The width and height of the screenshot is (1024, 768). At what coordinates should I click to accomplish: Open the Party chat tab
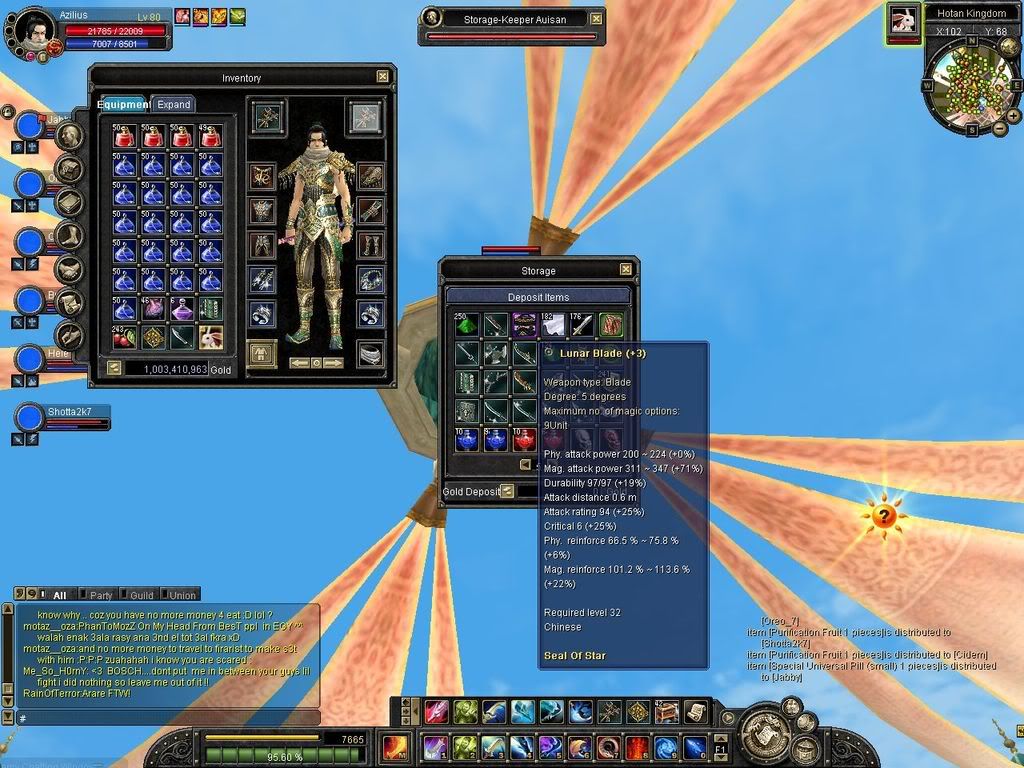(x=101, y=595)
